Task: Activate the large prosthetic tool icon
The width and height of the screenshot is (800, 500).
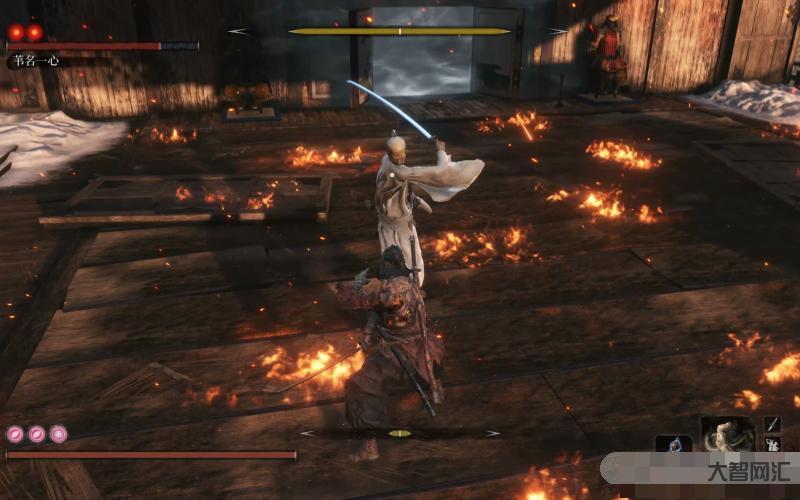Action: pyautogui.click(x=727, y=434)
